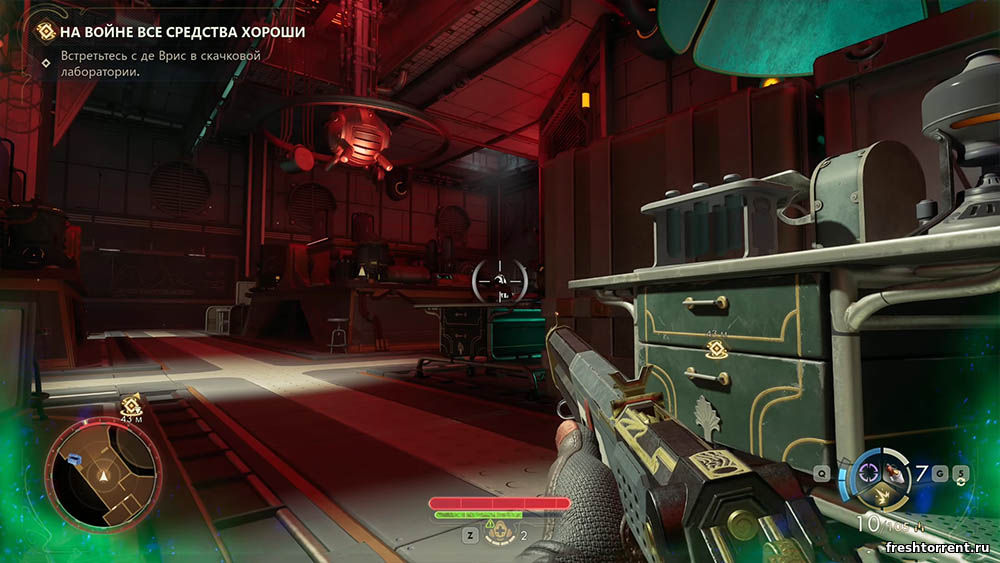Trigger the yellow burst ability segment
The image size is (1000, 563).
point(880,494)
